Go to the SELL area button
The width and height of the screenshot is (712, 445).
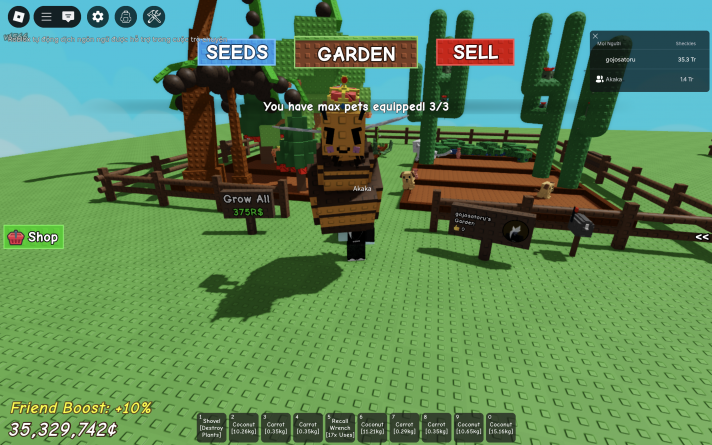pos(475,52)
